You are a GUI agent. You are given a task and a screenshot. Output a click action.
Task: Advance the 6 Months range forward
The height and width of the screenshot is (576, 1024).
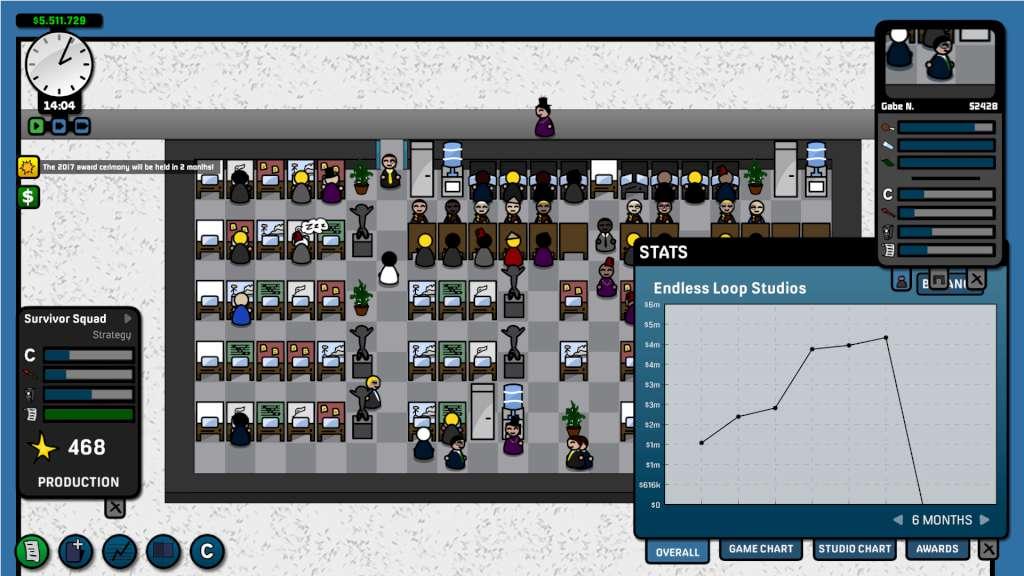tap(985, 520)
